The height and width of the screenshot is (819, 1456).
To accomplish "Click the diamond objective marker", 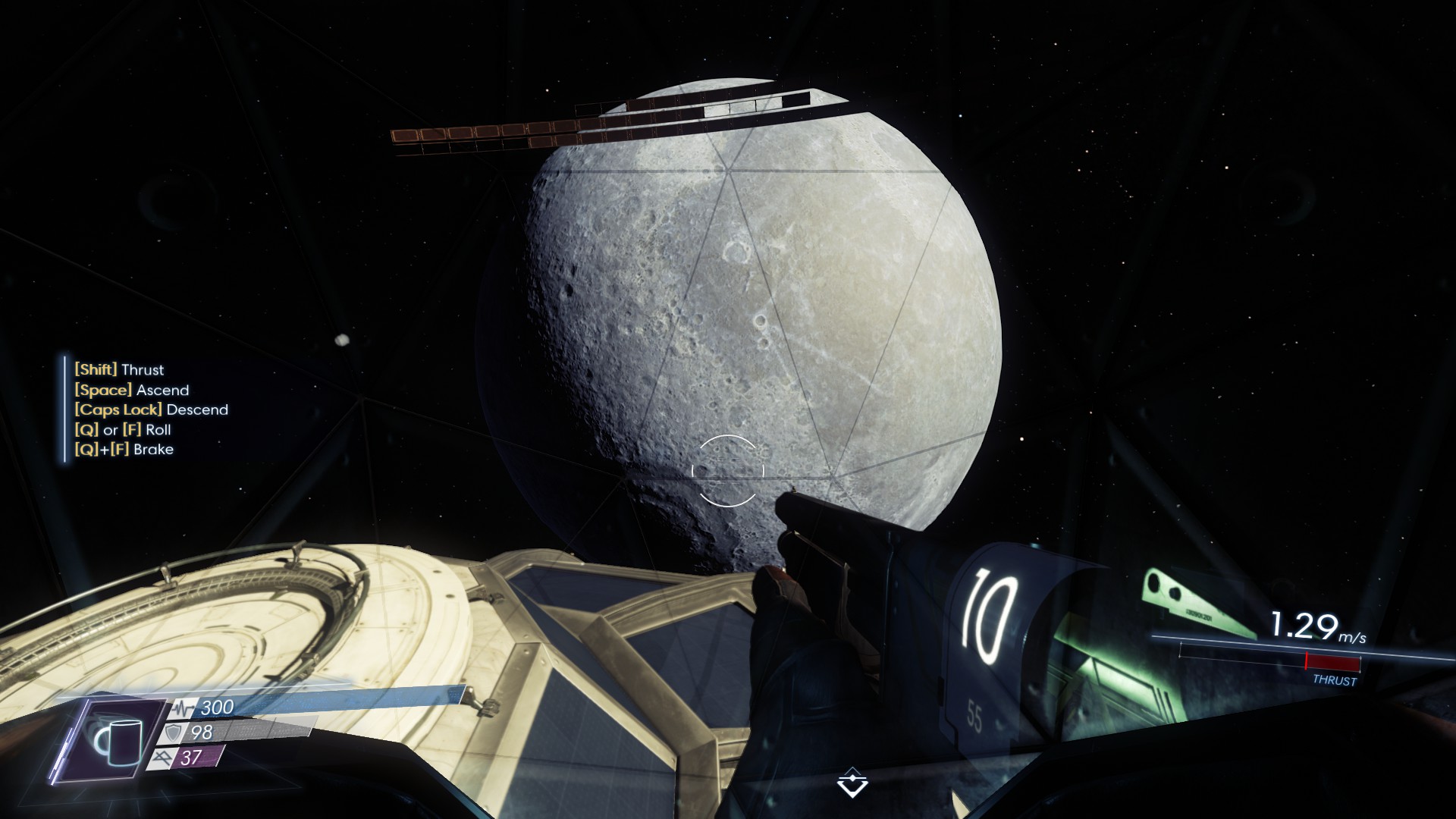I will (x=852, y=783).
